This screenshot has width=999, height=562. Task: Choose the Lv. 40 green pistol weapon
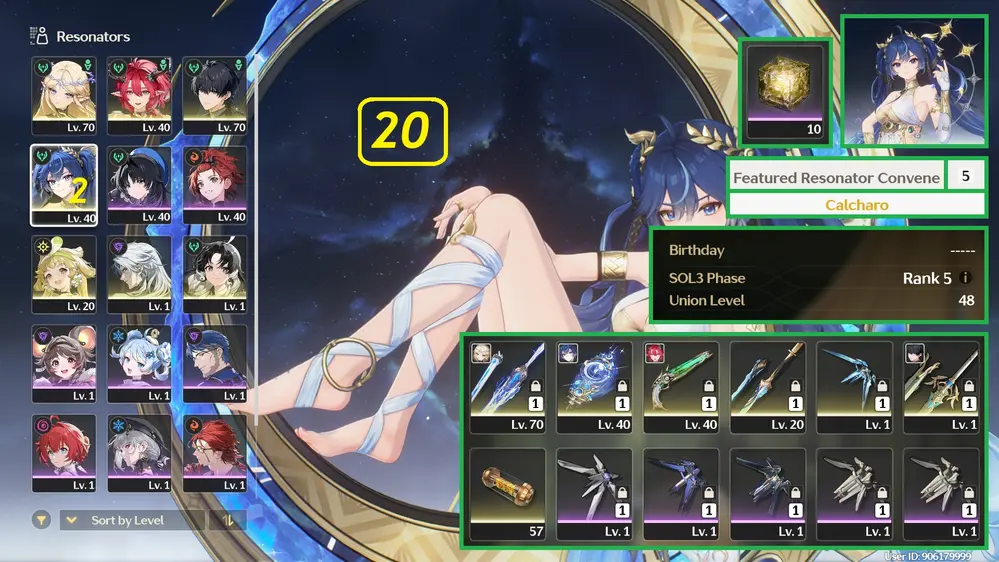point(681,387)
